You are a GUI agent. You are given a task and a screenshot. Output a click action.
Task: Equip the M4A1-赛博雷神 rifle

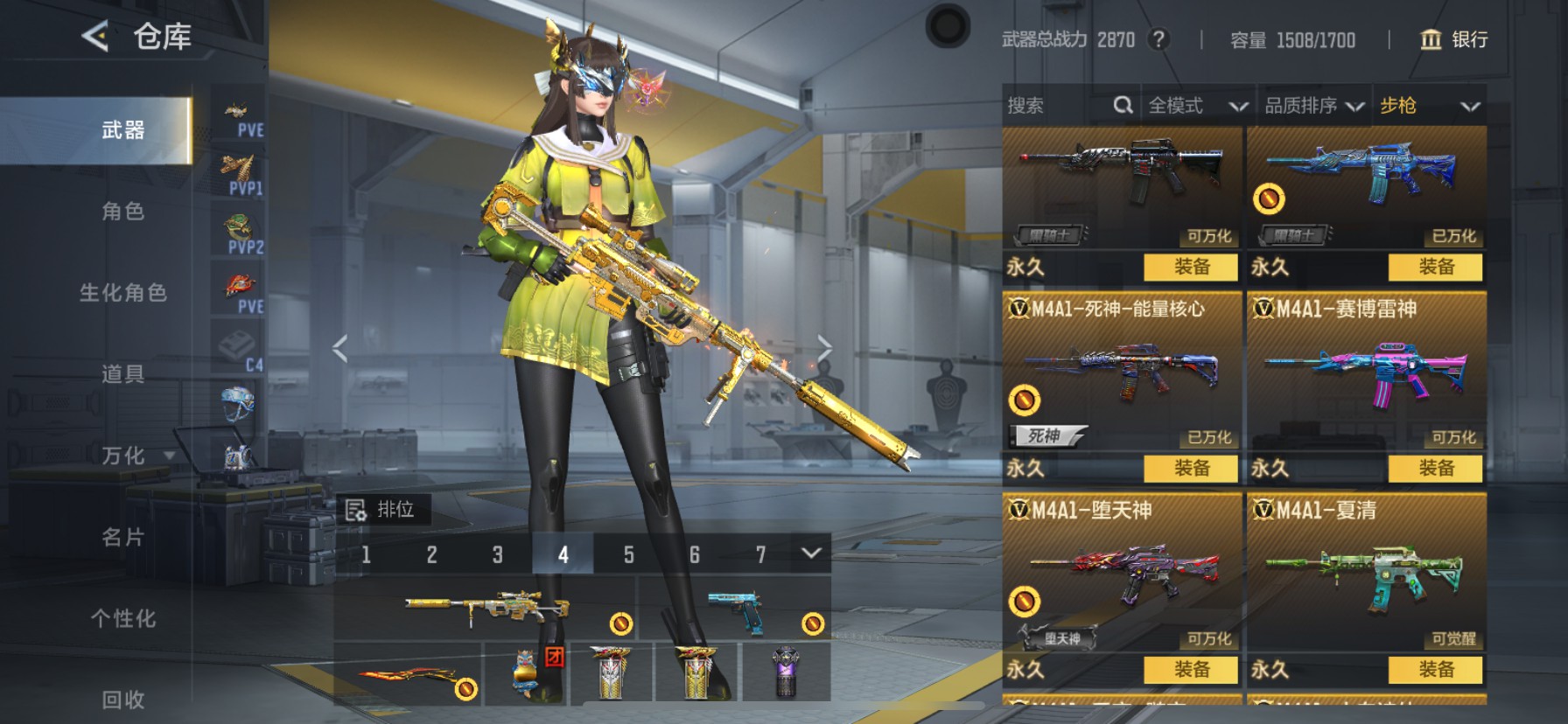click(x=1435, y=469)
